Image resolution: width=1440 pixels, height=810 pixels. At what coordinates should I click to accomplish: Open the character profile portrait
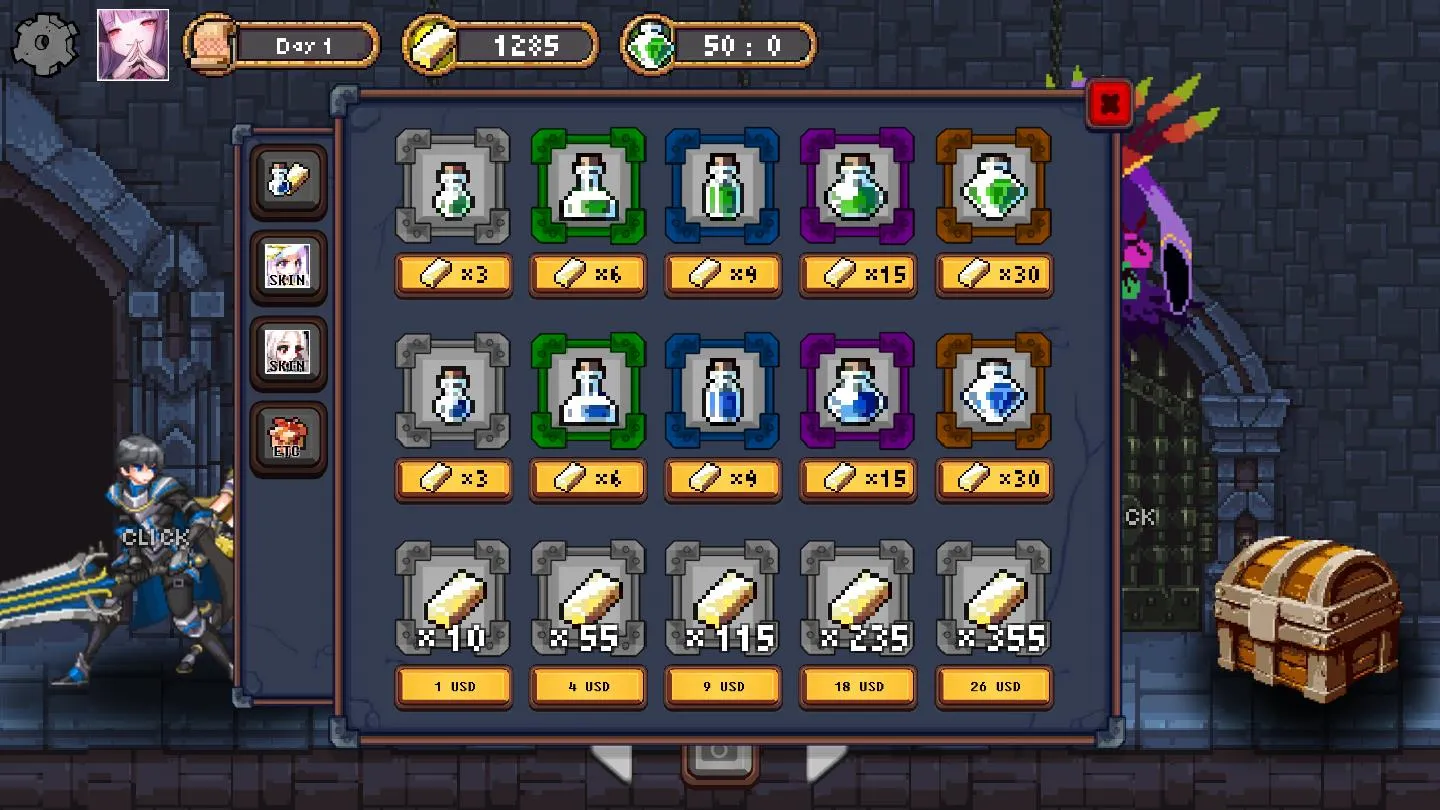(x=133, y=45)
